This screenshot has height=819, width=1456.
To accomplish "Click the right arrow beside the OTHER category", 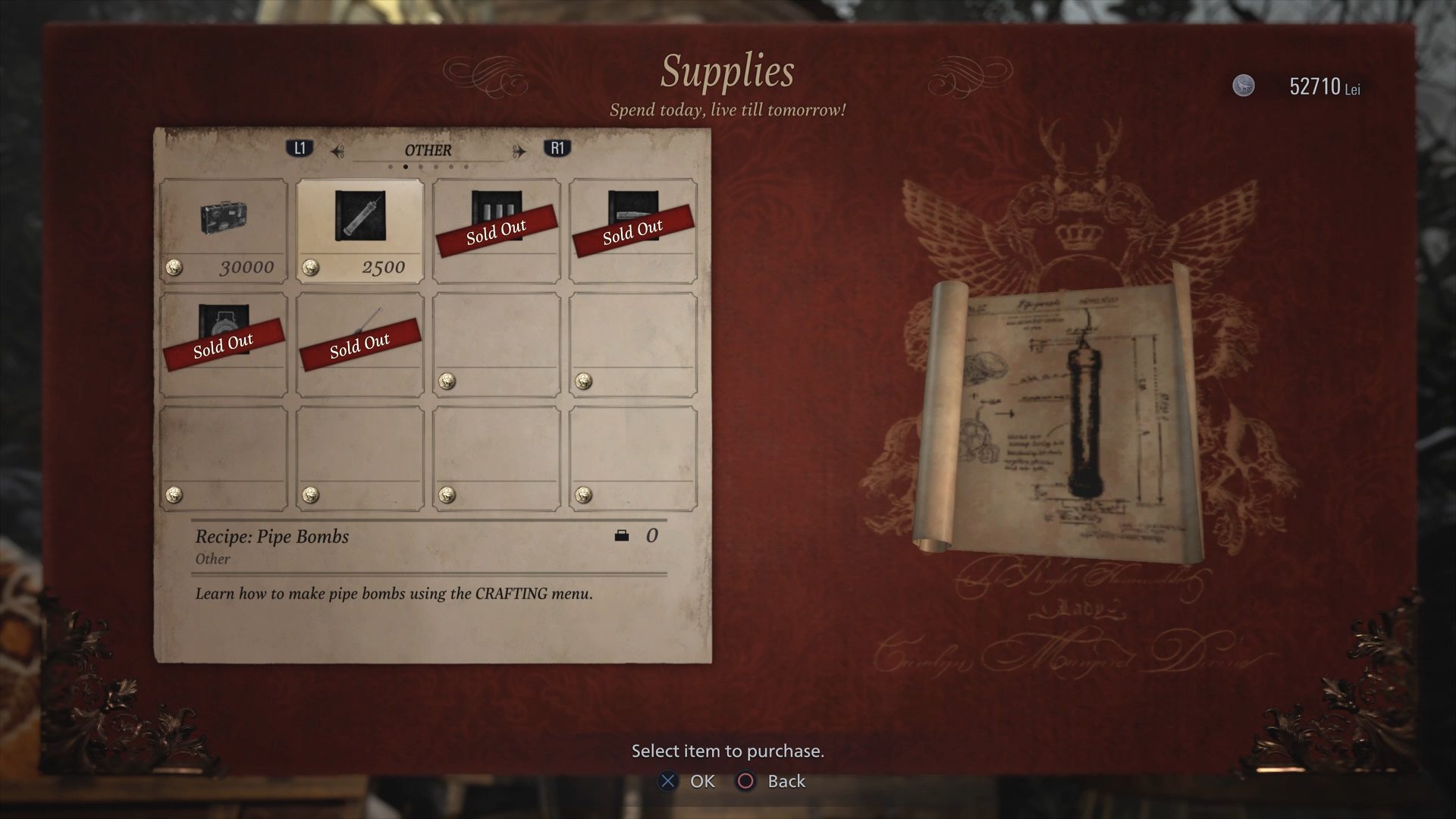I will [519, 151].
